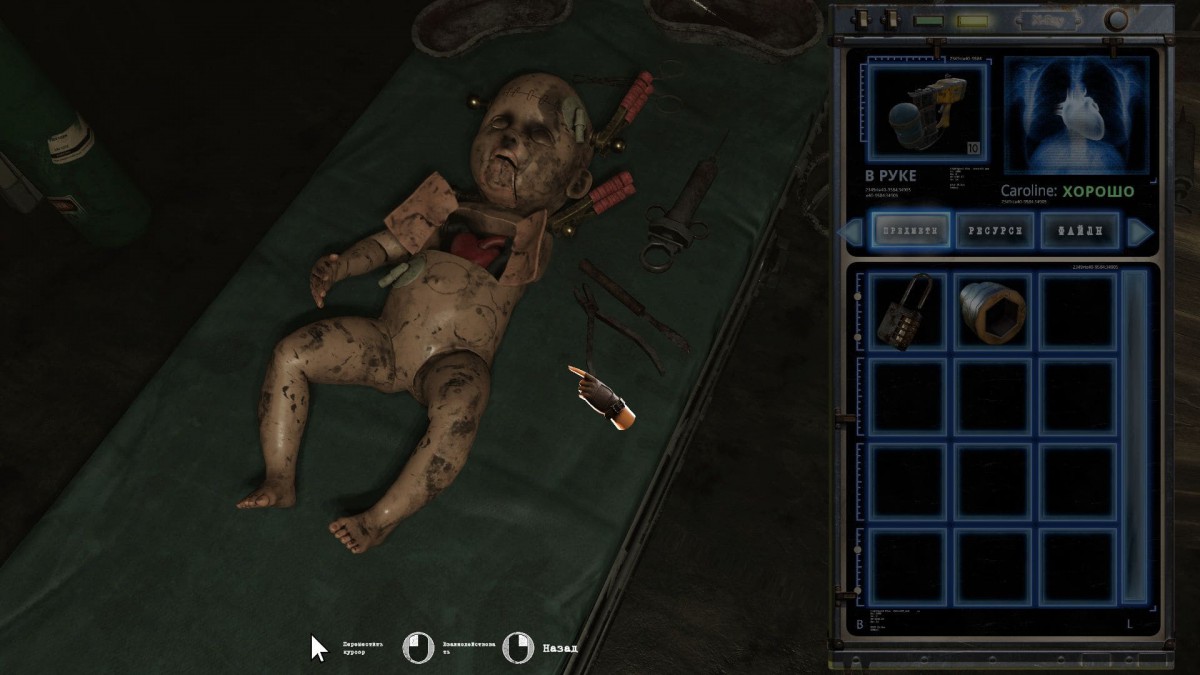The height and width of the screenshot is (675, 1200).
Task: Switch to the Предметы (Items) tab
Action: coord(910,231)
